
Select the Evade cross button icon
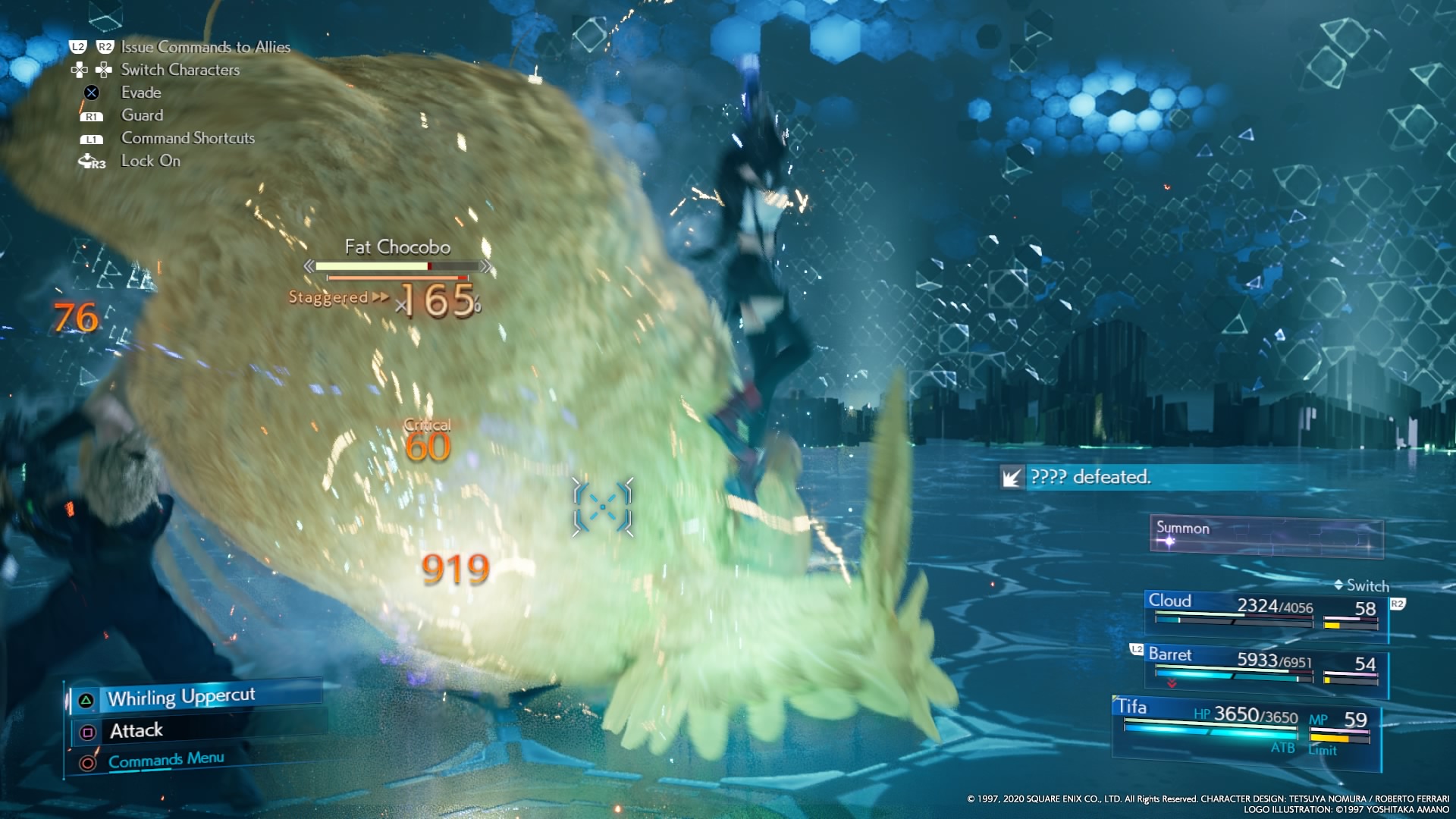(x=93, y=93)
